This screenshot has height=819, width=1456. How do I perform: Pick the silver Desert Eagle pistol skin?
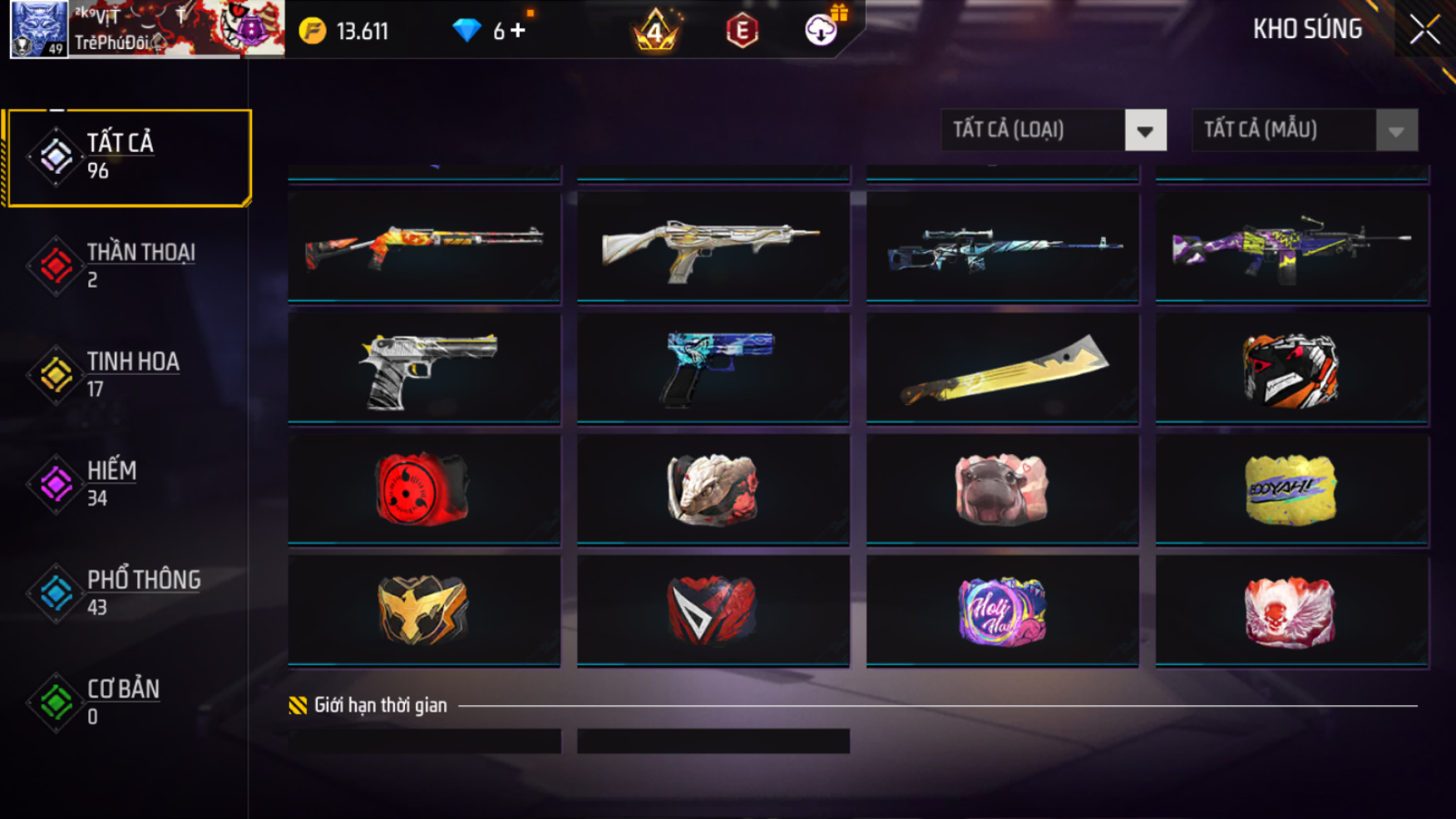[424, 368]
